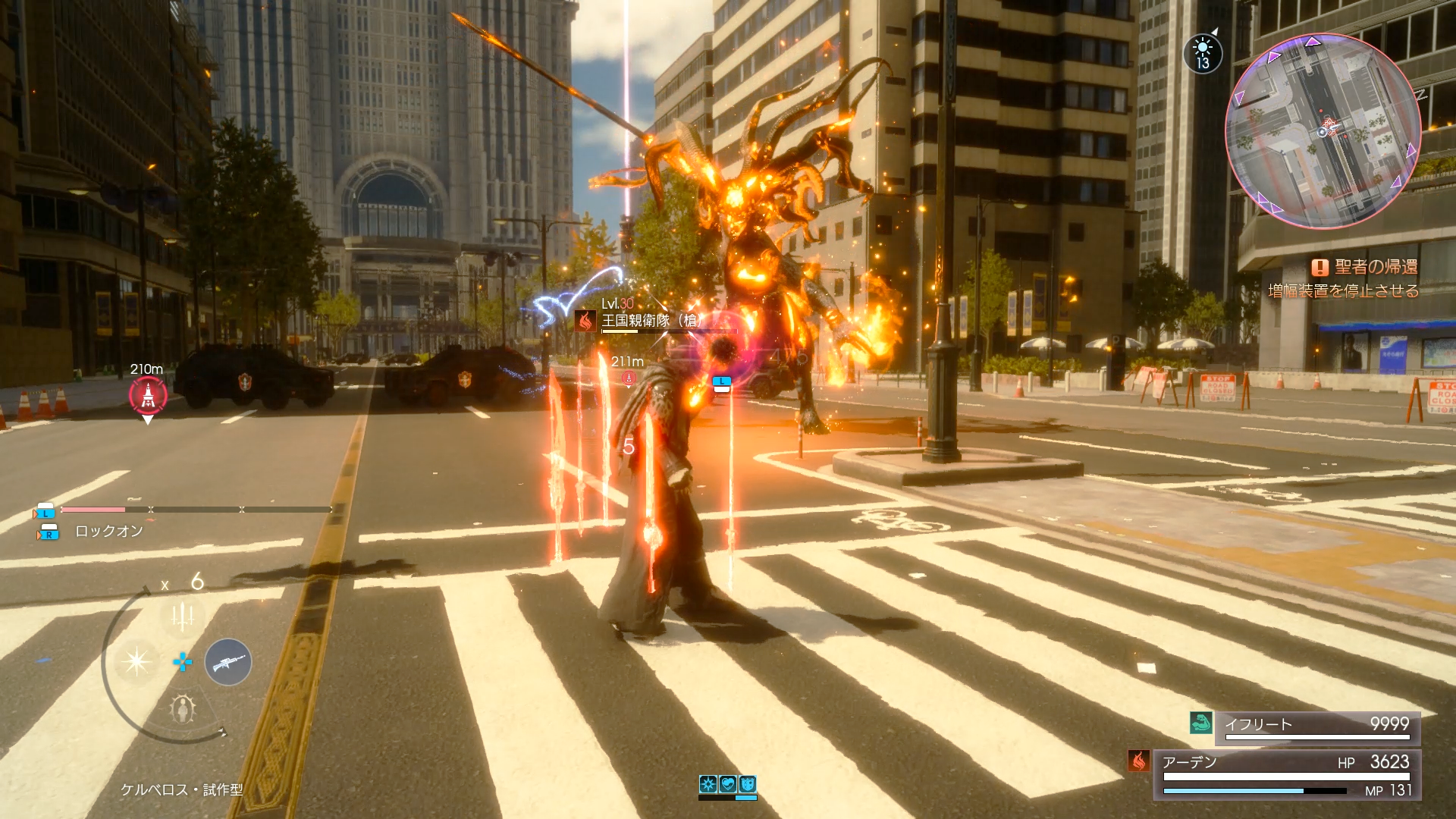Screen dimensions: 1456x819
Task: Select the sun-shaped status buff icon
Action: point(708,784)
